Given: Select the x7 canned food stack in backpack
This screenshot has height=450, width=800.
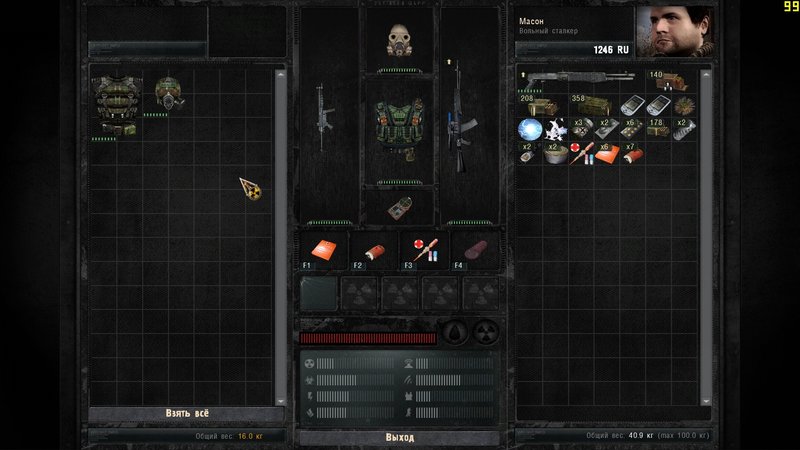Looking at the screenshot, I should tap(633, 154).
